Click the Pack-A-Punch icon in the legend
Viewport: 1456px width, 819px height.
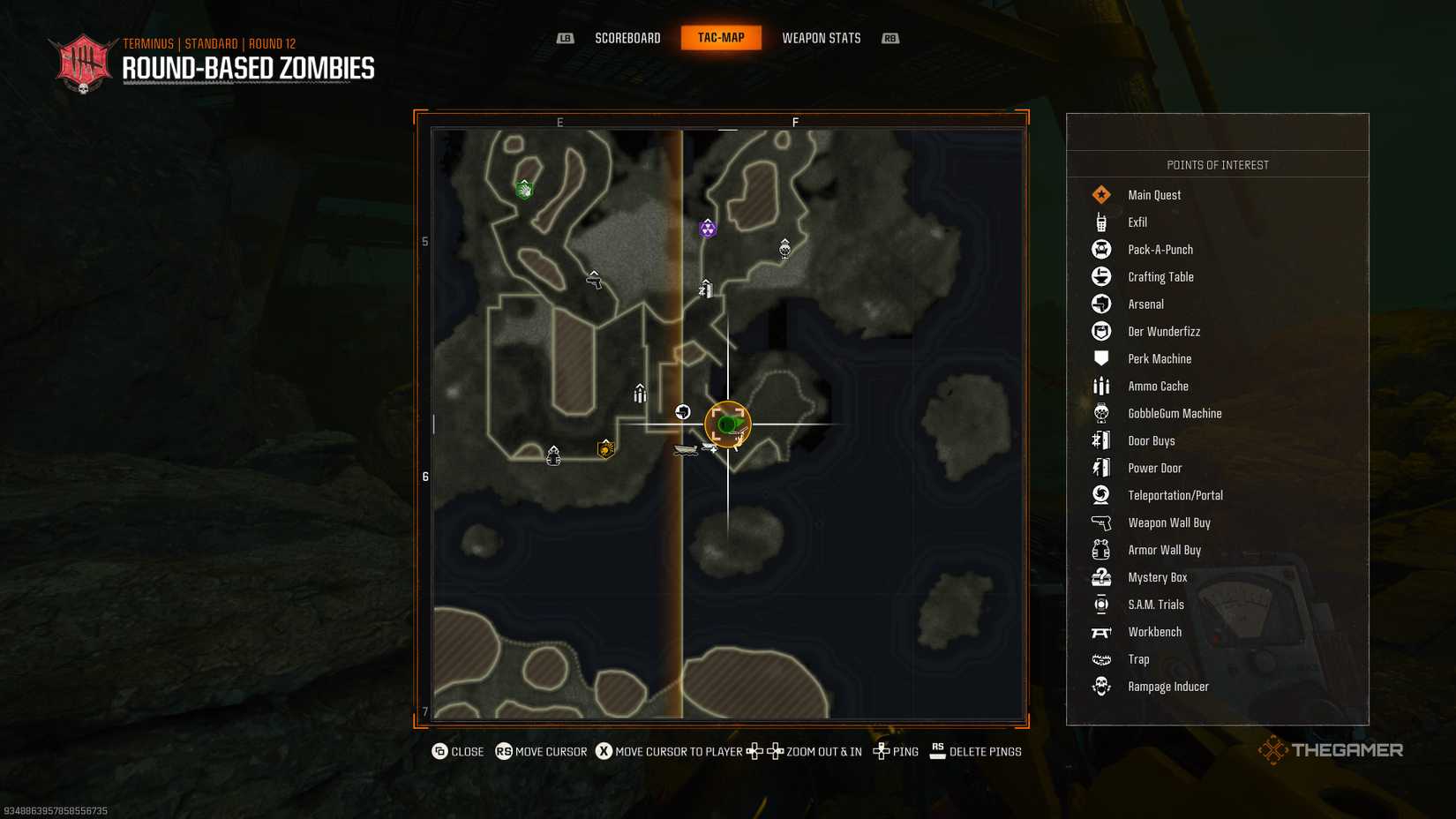pos(1100,249)
